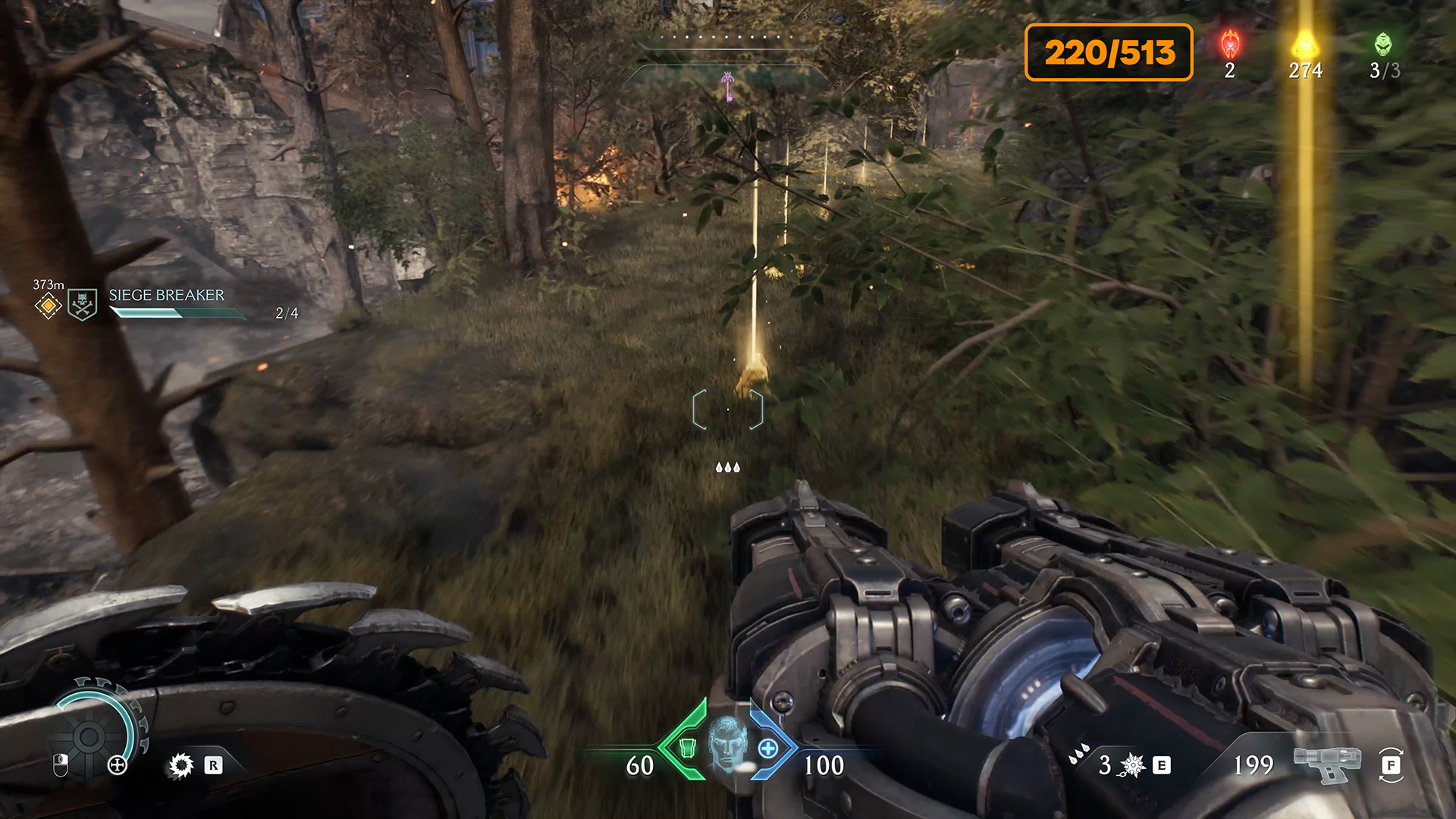Click the equipped weapon icon
Screen dimensions: 1456x819
click(1326, 763)
